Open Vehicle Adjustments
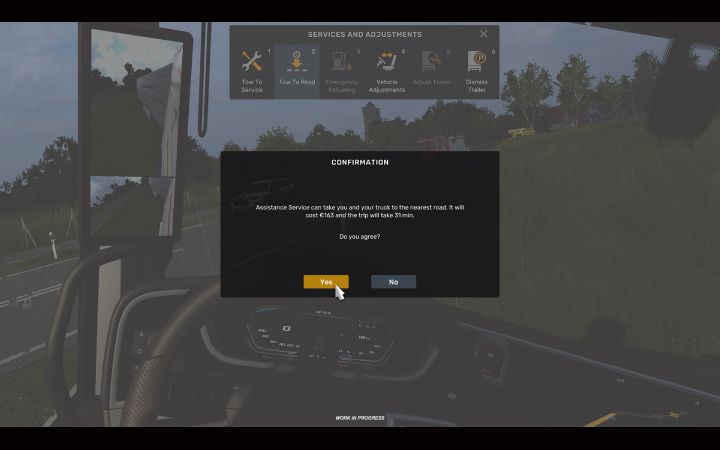 tap(386, 71)
